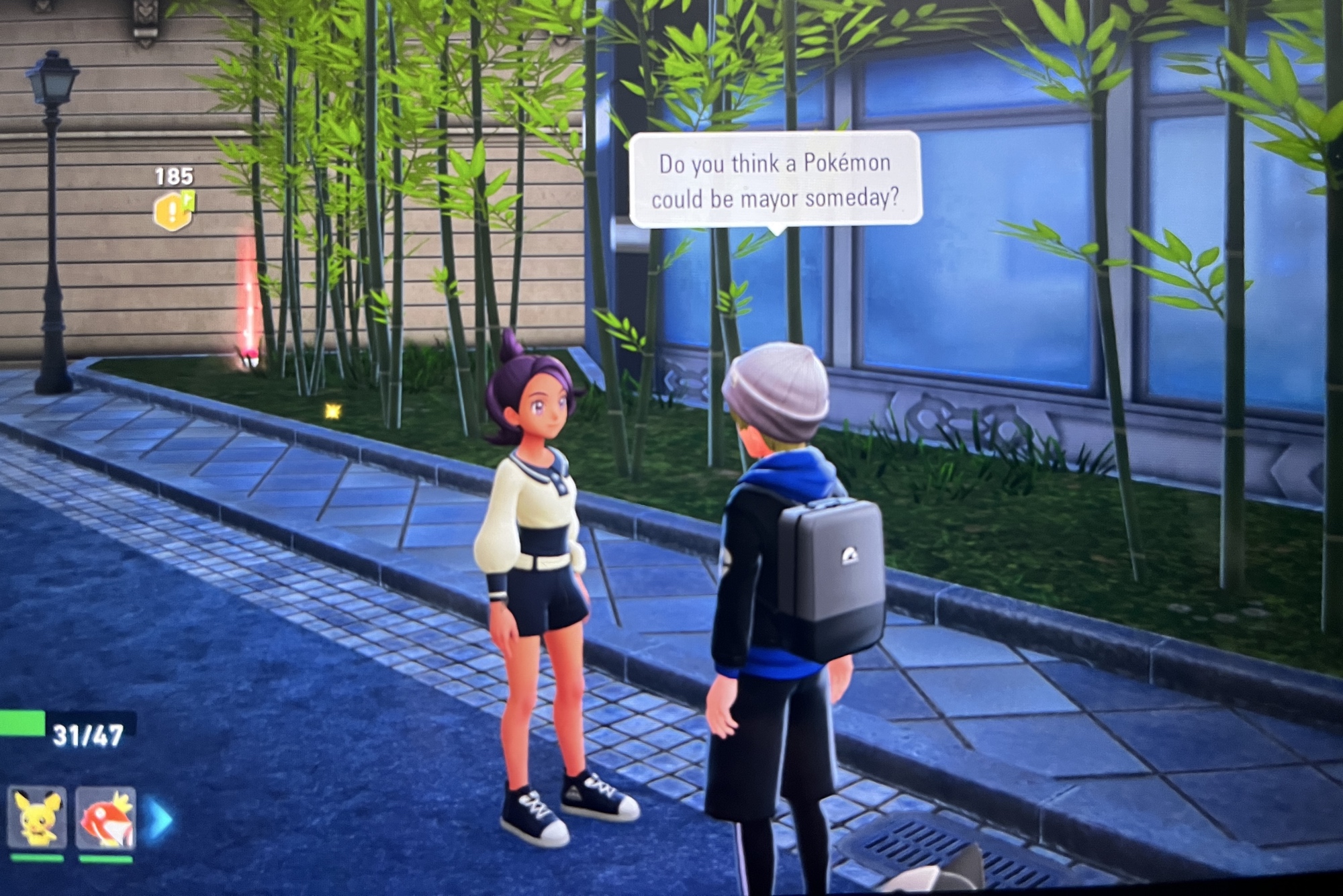Click the yellow exclamation quest marker
The width and height of the screenshot is (1343, 896).
tap(172, 211)
